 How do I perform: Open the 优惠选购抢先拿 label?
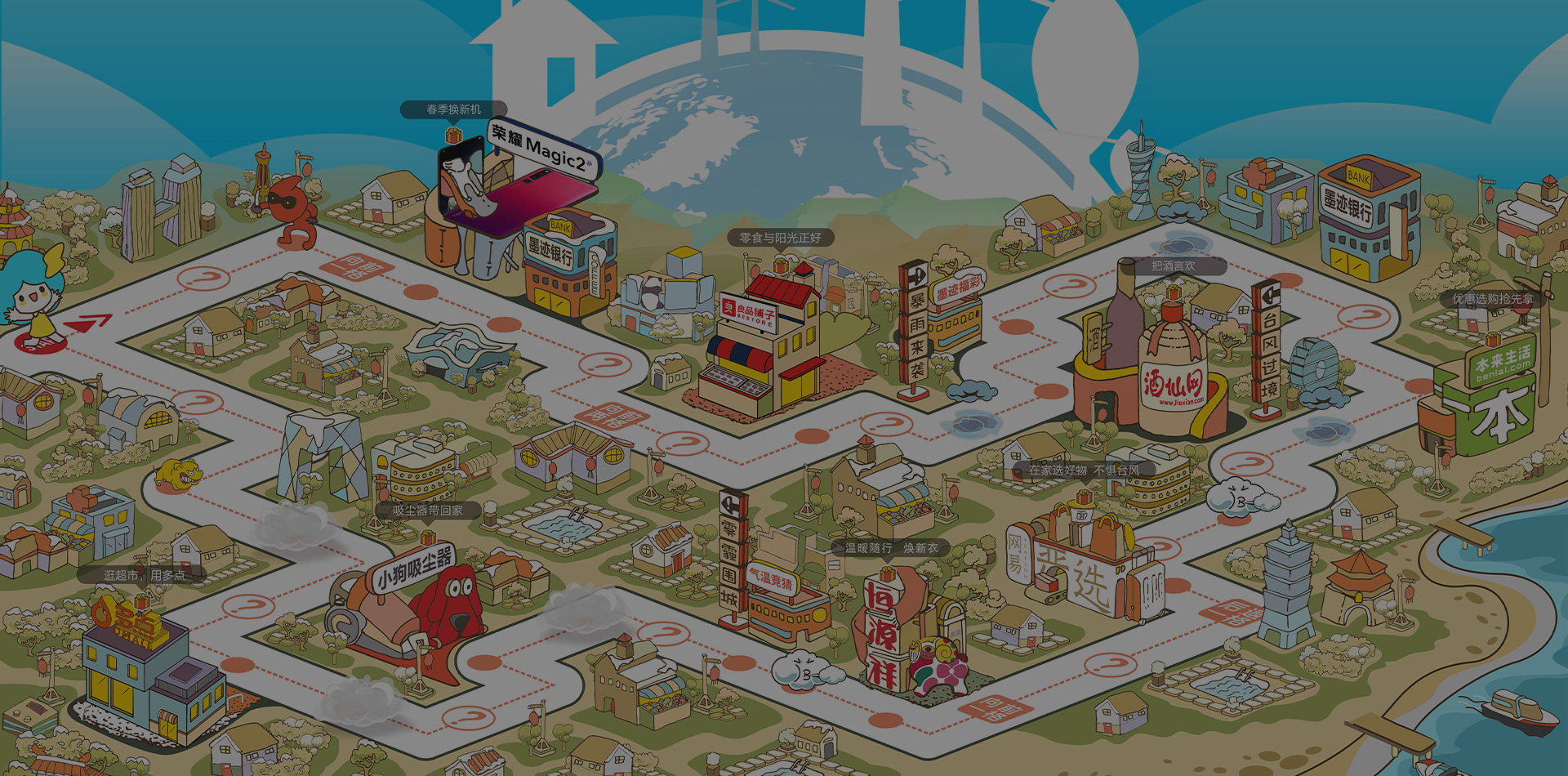[x=1492, y=299]
